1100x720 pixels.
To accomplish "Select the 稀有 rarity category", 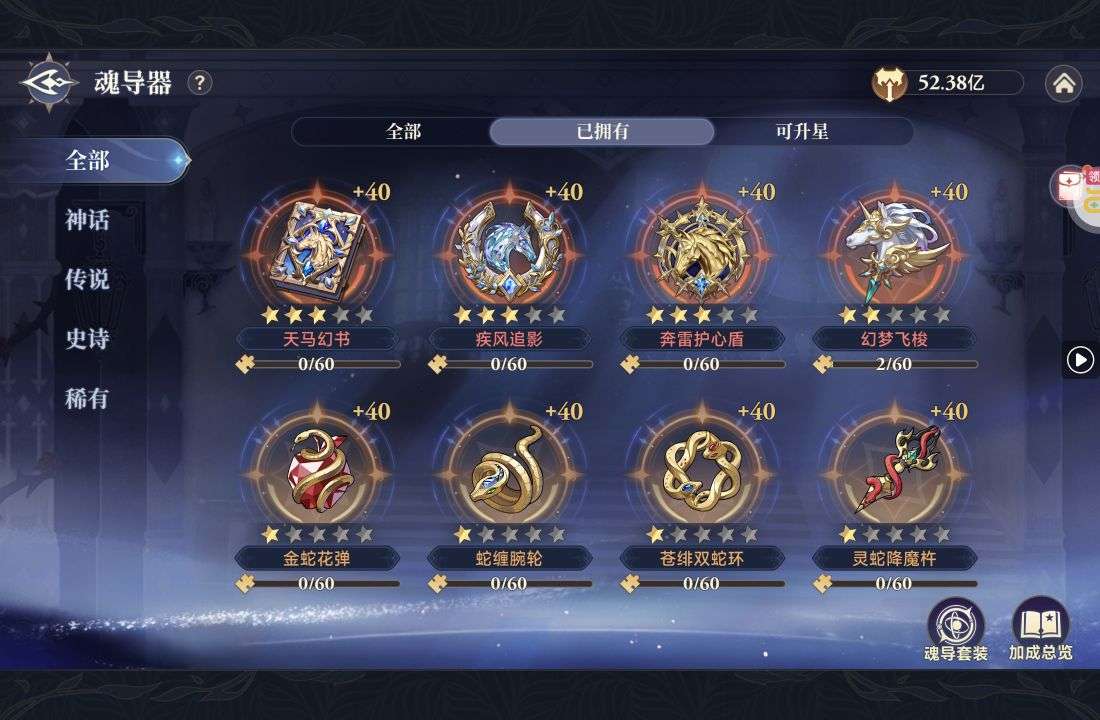I will 87,399.
